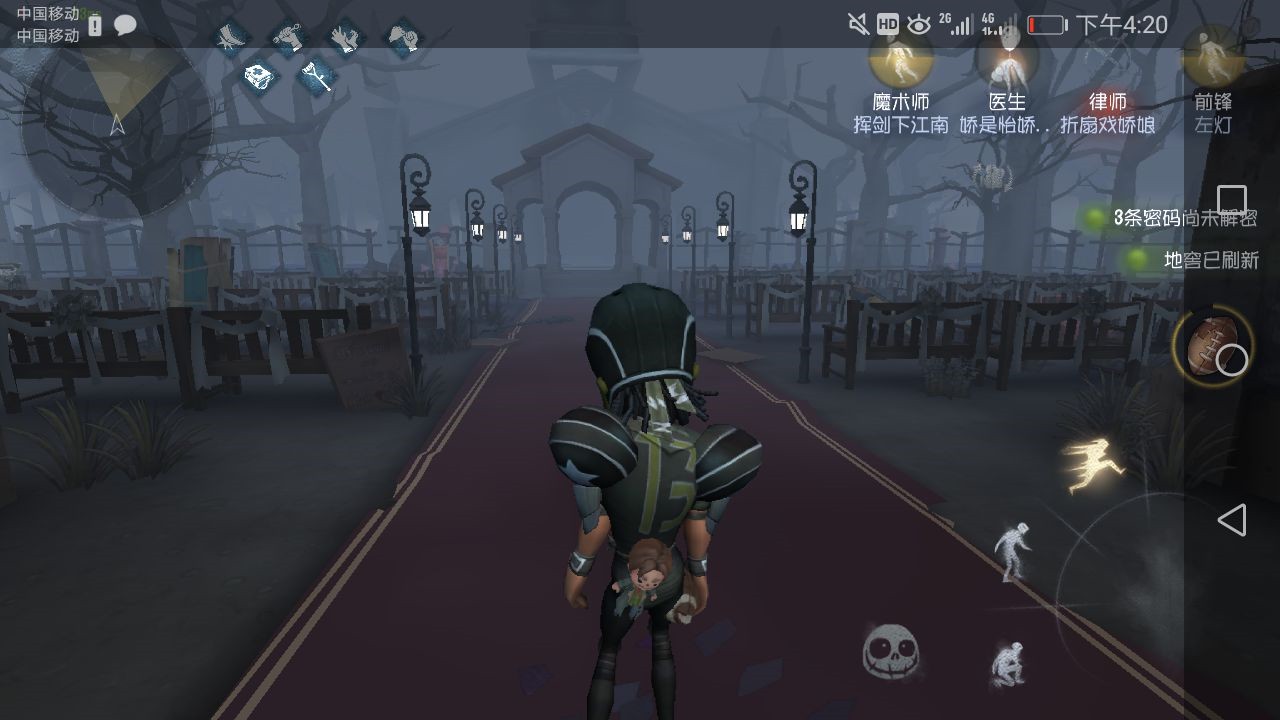Tap the Android back triangle button

(x=1231, y=520)
